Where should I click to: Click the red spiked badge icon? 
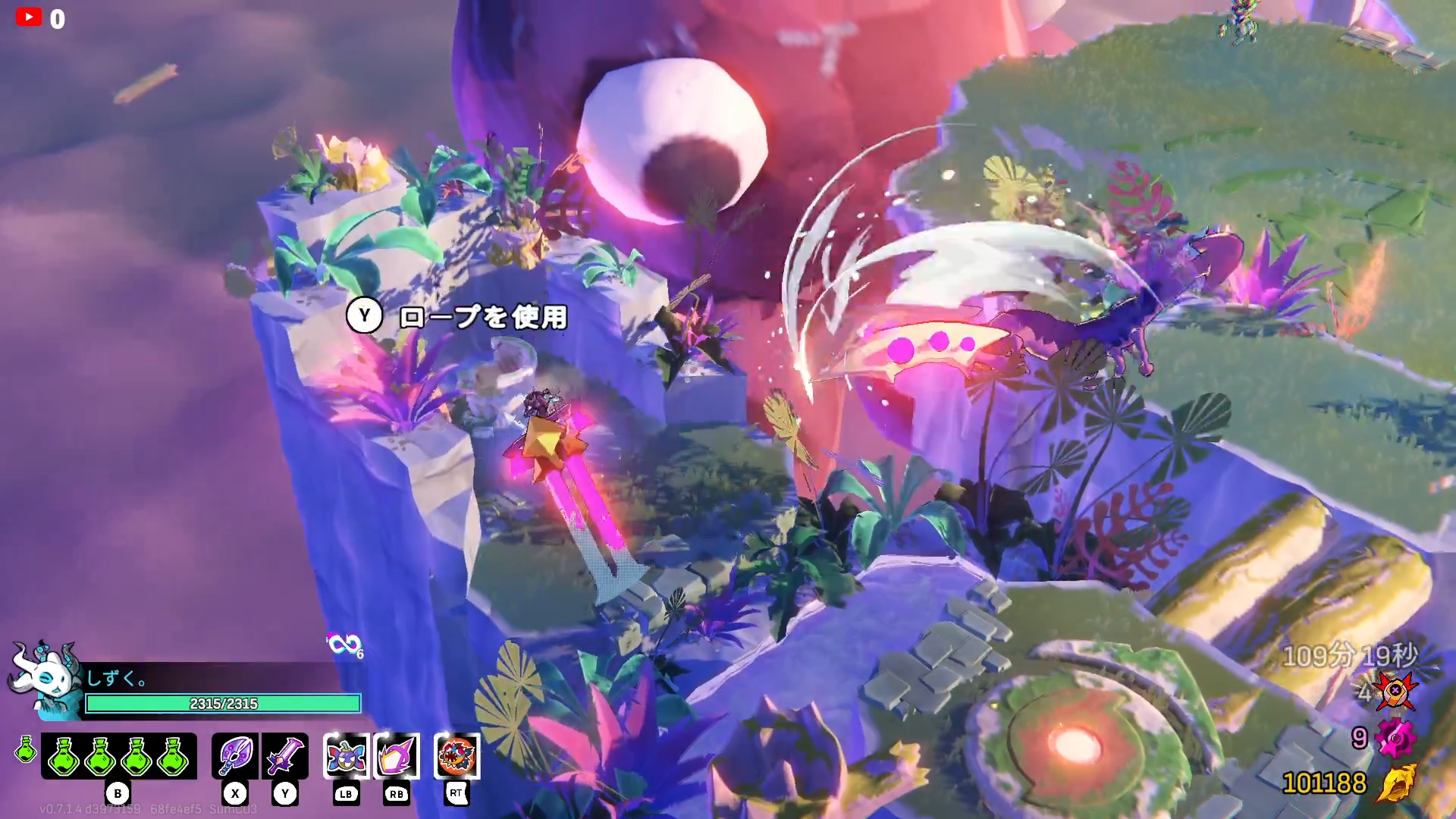[1396, 692]
